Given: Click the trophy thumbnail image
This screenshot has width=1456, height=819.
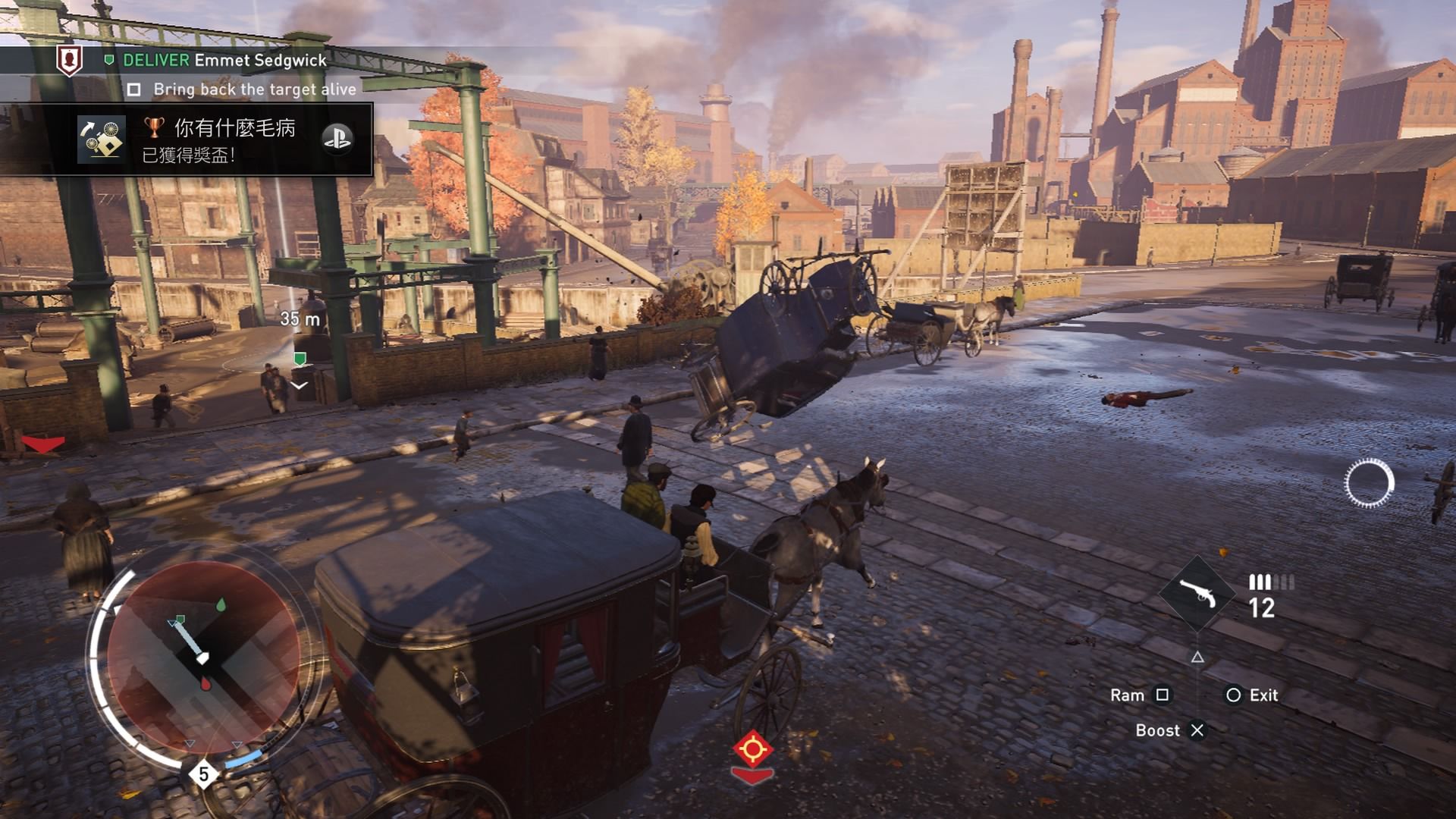Looking at the screenshot, I should pyautogui.click(x=102, y=140).
